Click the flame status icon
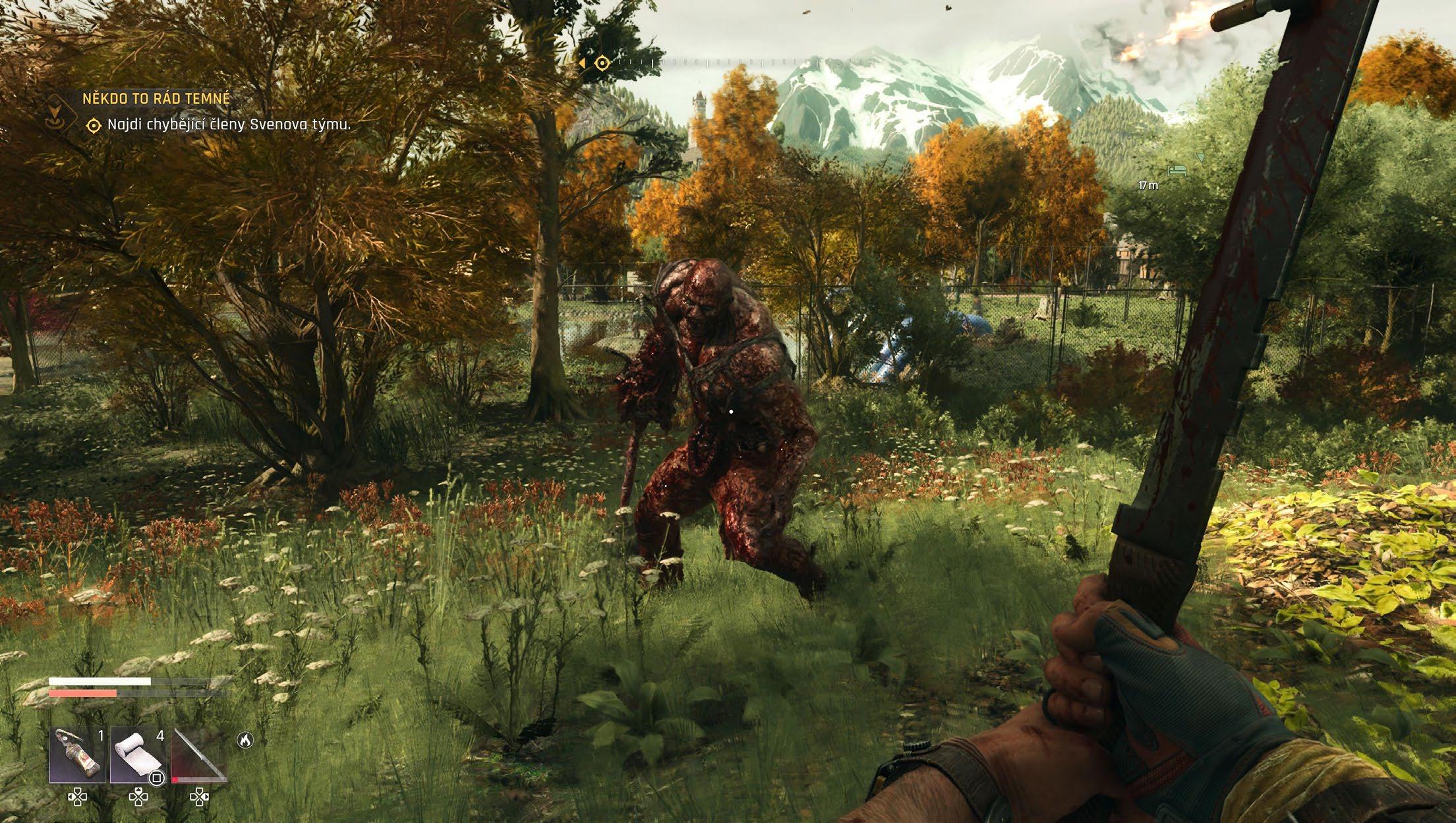Image resolution: width=1456 pixels, height=823 pixels. click(245, 741)
